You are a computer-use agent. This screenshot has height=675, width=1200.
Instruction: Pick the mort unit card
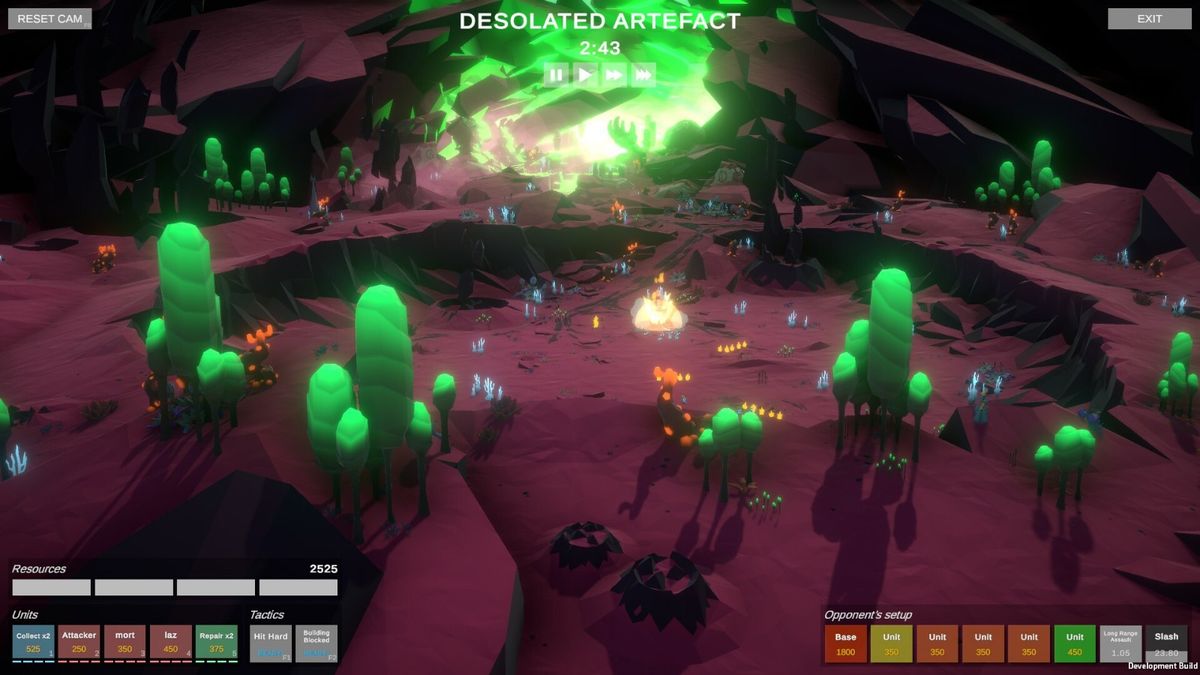(125, 643)
